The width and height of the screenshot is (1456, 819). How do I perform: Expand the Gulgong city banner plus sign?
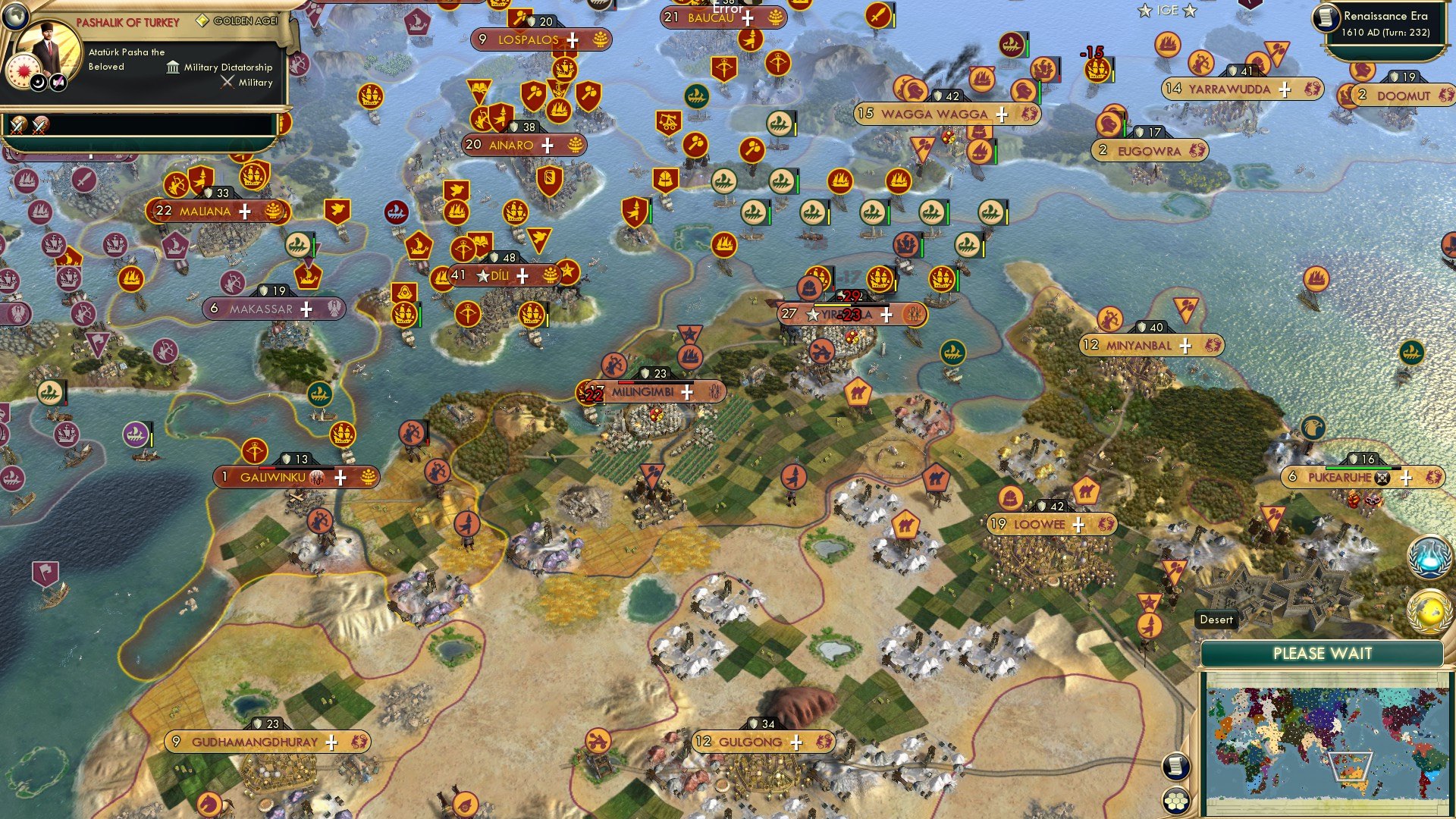[x=795, y=742]
